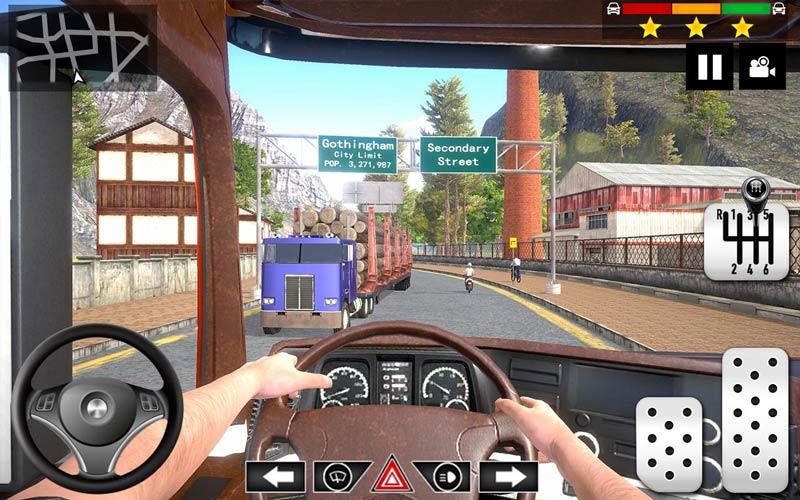Image resolution: width=800 pixels, height=500 pixels.
Task: Toggle the red hazard warning triangle
Action: click(392, 476)
